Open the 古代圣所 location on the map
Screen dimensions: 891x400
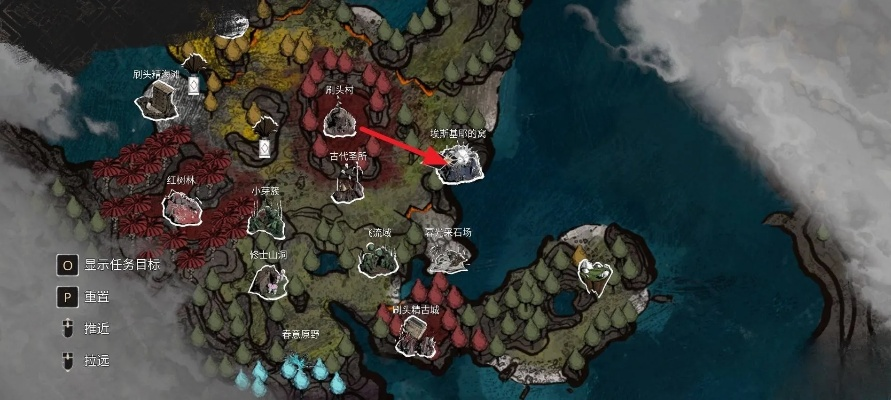(347, 181)
